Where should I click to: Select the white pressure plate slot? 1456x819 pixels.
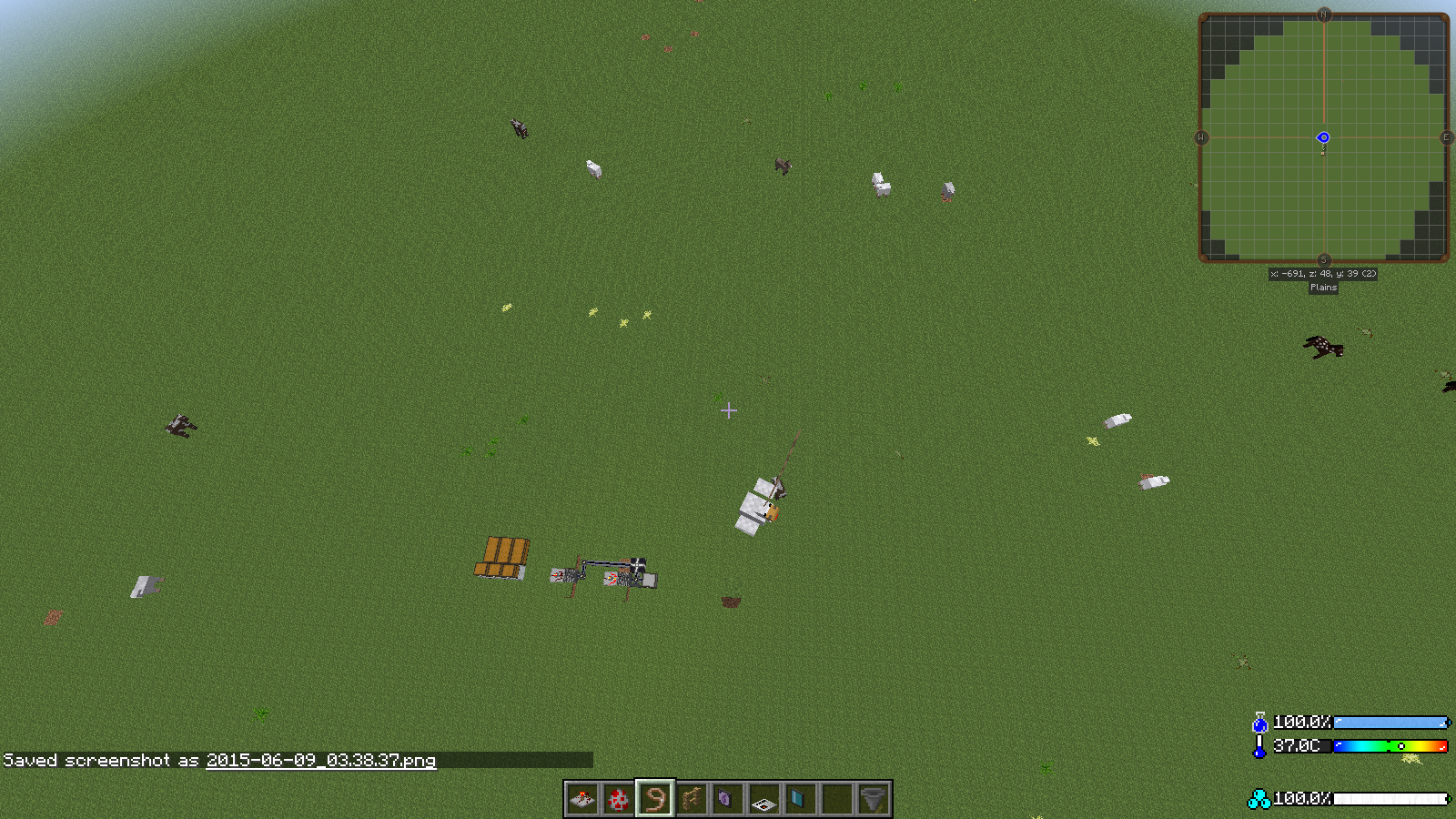pos(764,799)
